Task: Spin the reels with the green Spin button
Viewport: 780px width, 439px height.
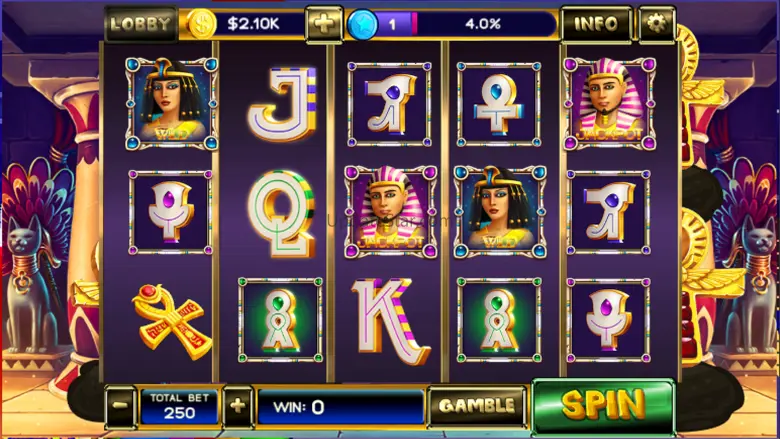Action: [602, 405]
